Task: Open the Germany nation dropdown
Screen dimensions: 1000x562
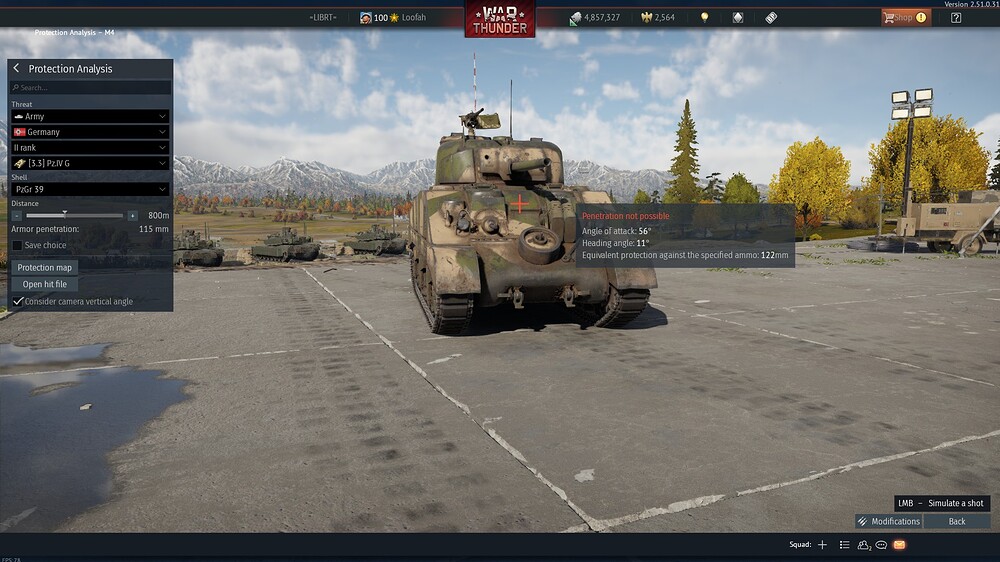Action: [89, 132]
